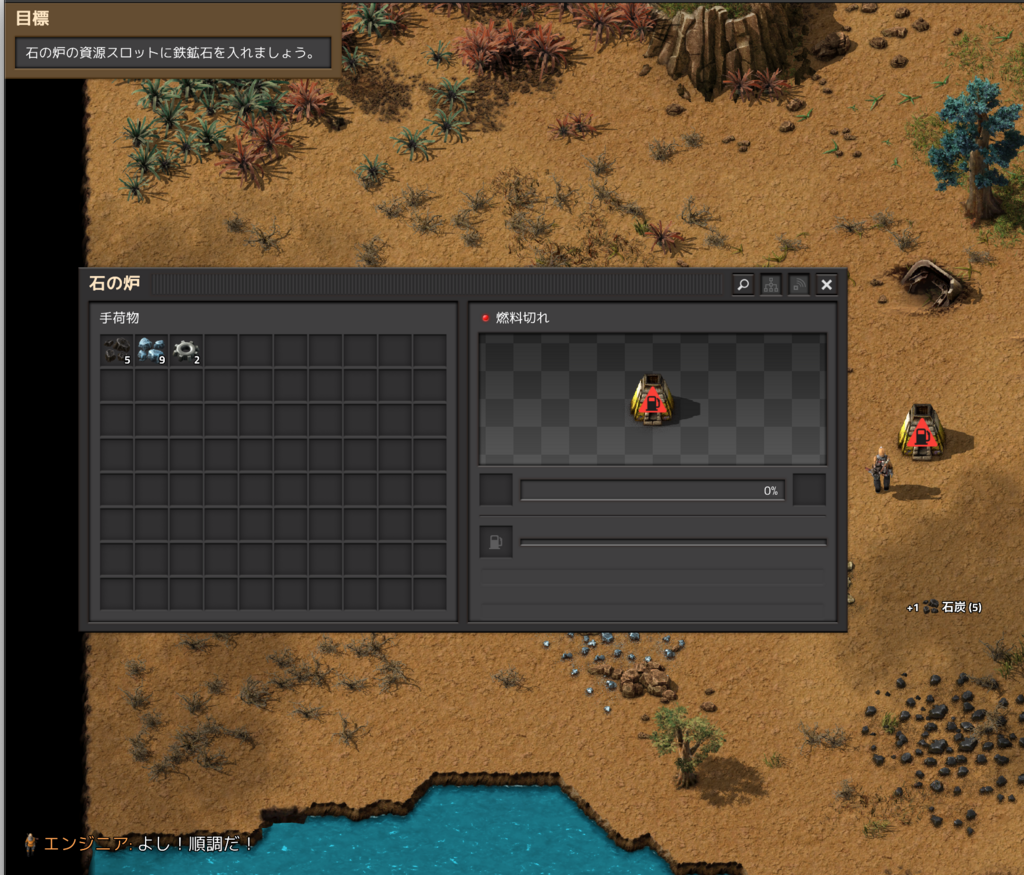Click the furnace fuel slot
The width and height of the screenshot is (1024, 875).
click(x=496, y=542)
